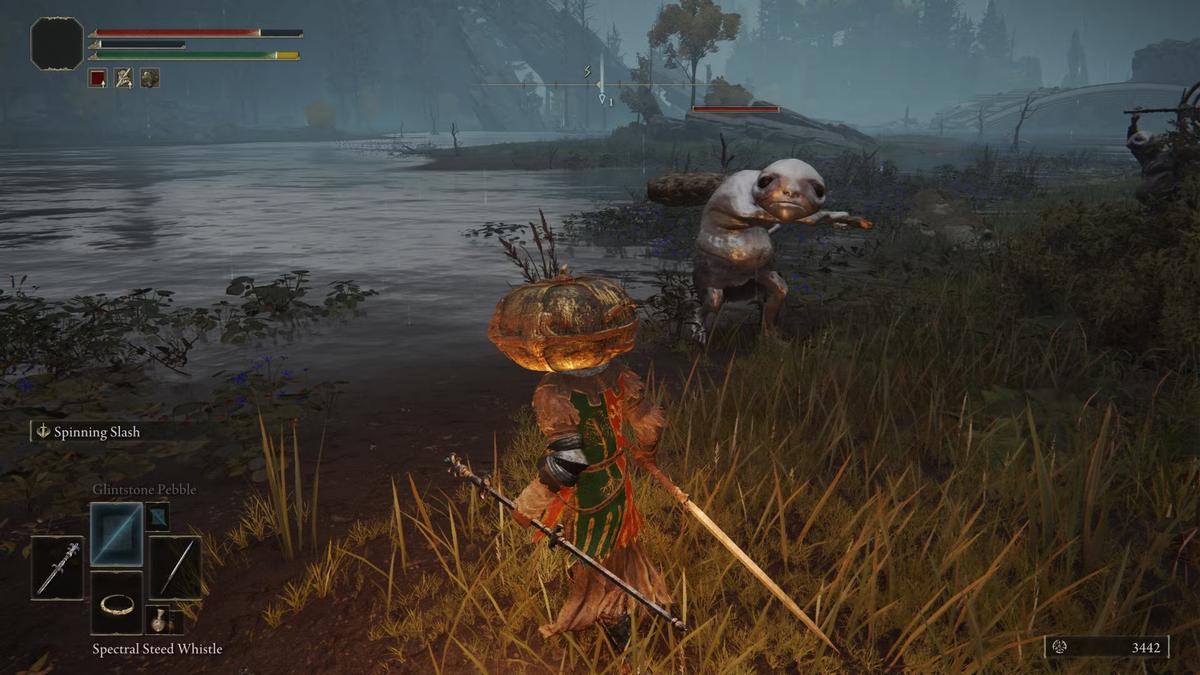The image size is (1200, 675).
Task: Click the small next-spell icon beside Glintstone Pebble
Action: (x=157, y=517)
